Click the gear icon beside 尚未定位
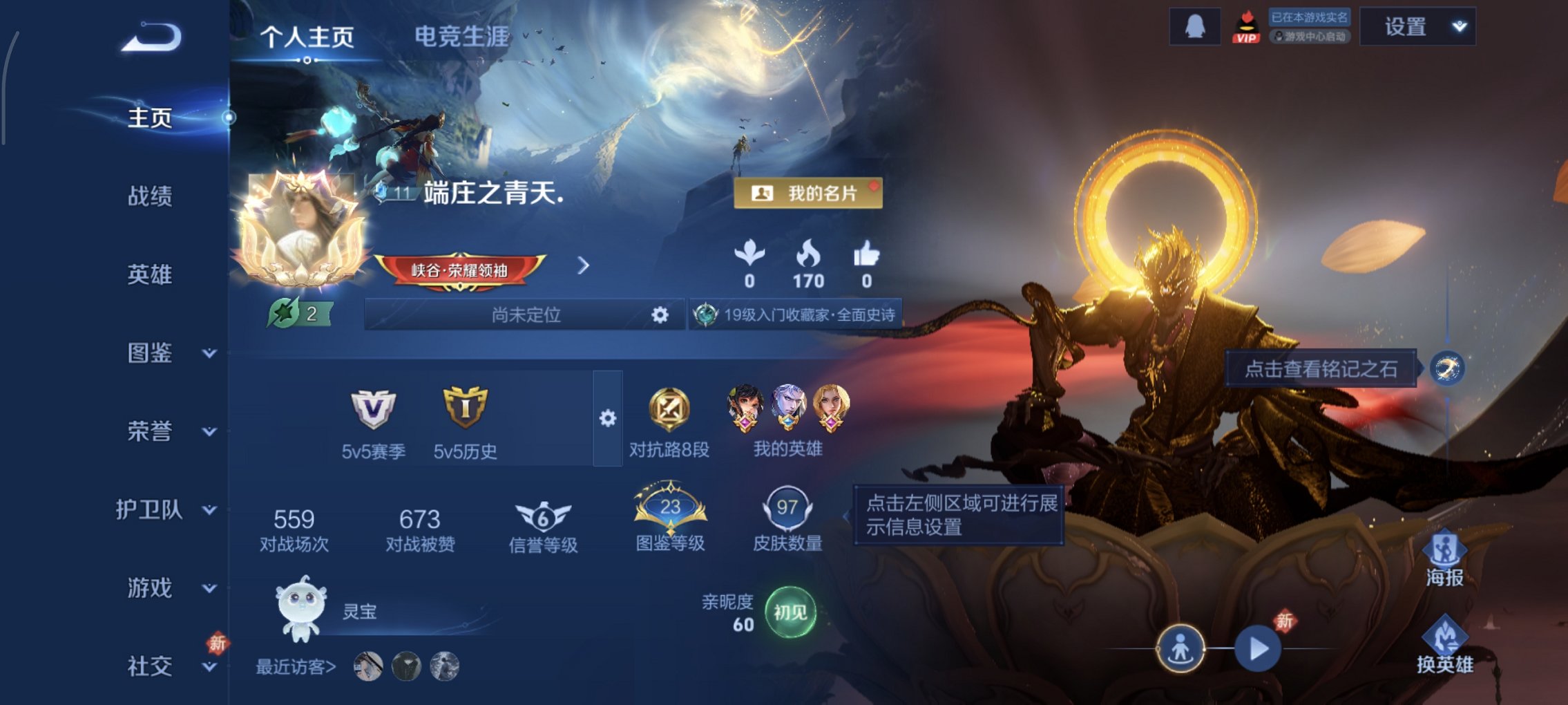This screenshot has width=1568, height=705. click(661, 315)
